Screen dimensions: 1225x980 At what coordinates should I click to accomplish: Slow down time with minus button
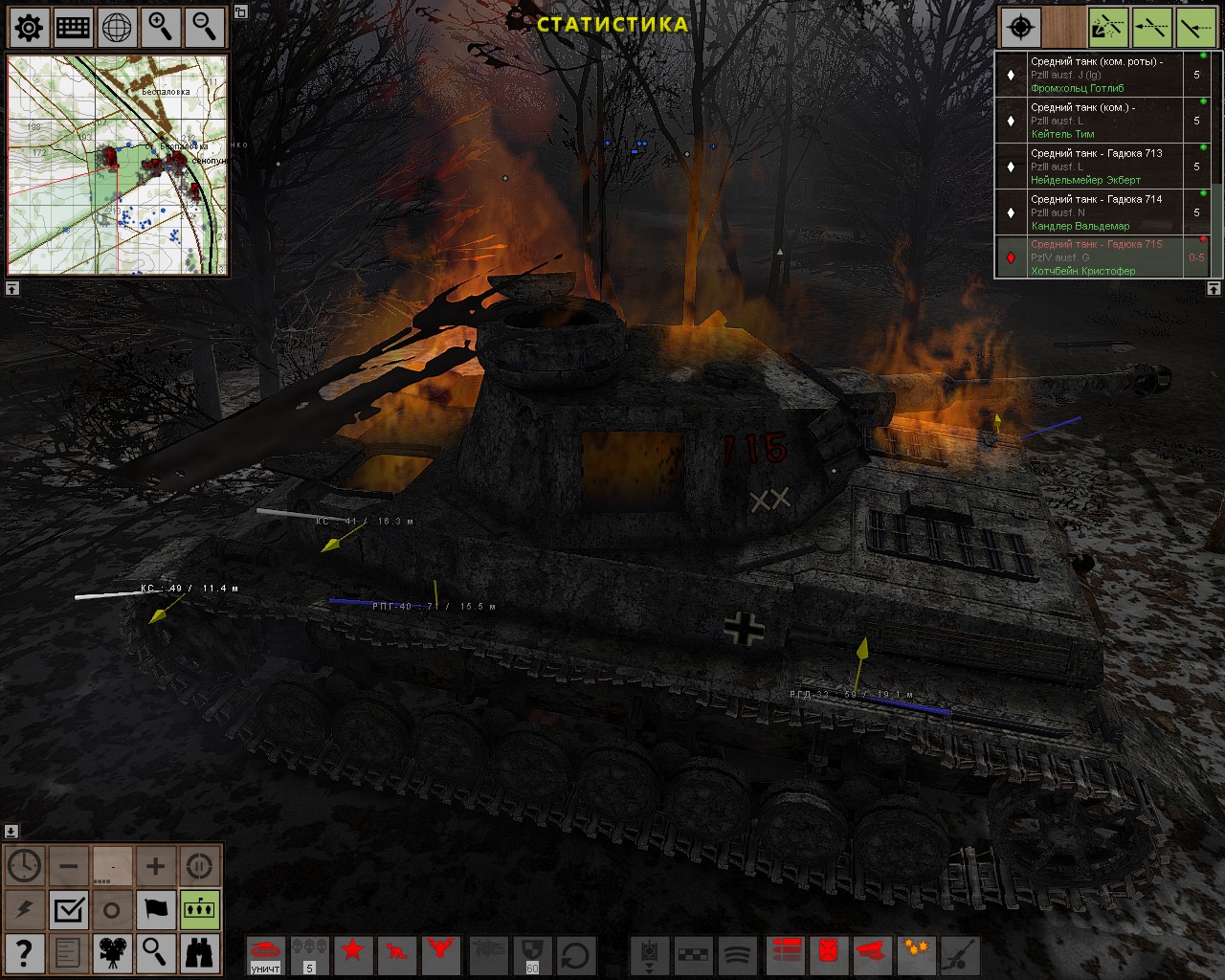point(69,866)
